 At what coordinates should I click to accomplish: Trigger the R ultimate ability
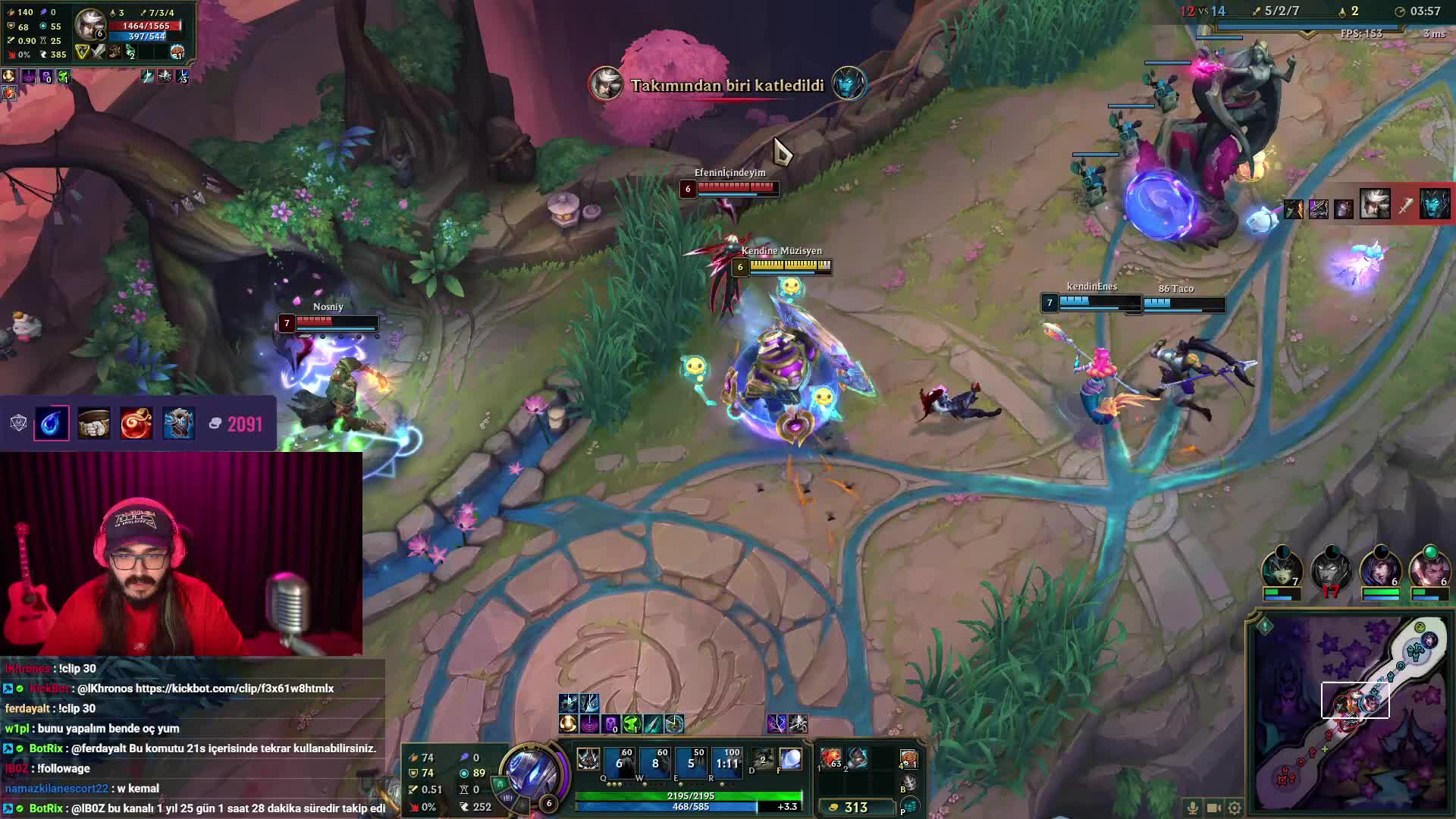point(726,761)
